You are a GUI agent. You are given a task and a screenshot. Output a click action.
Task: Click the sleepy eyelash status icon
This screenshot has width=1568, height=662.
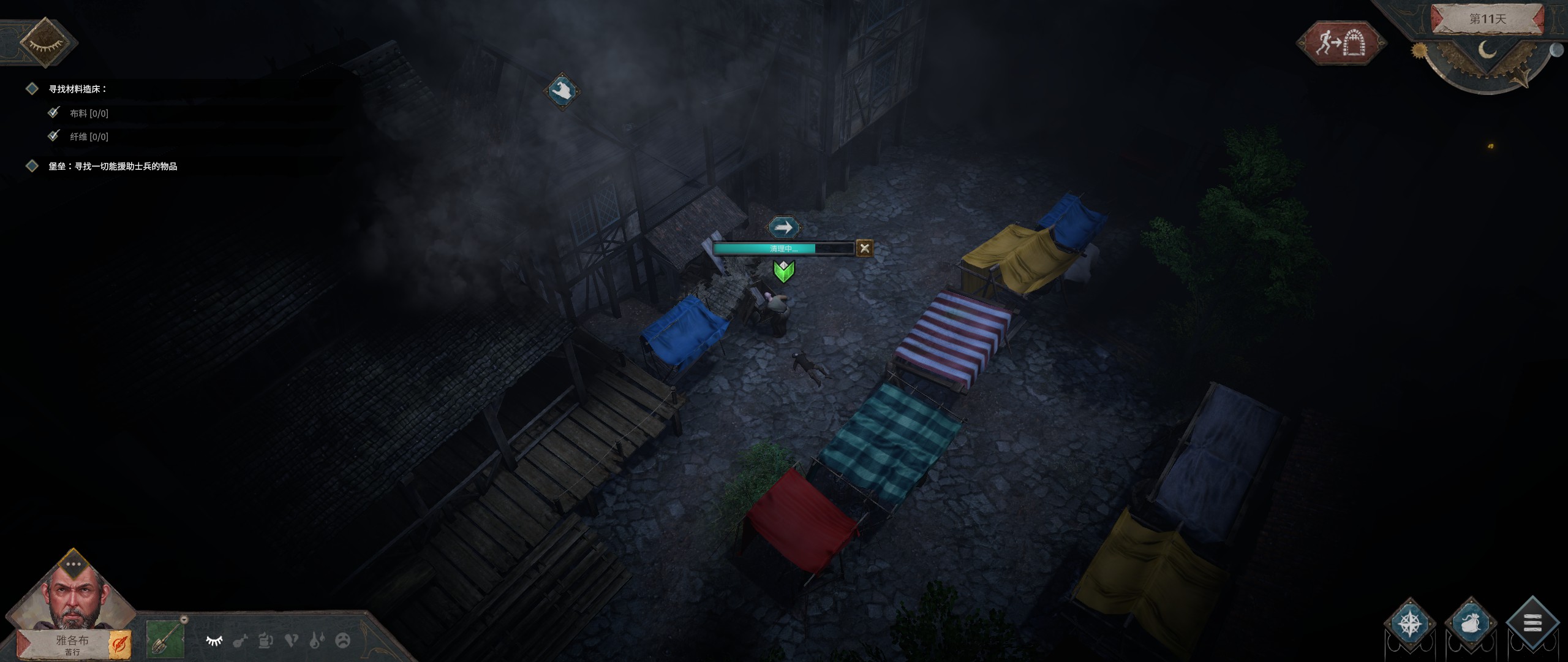pyautogui.click(x=214, y=641)
